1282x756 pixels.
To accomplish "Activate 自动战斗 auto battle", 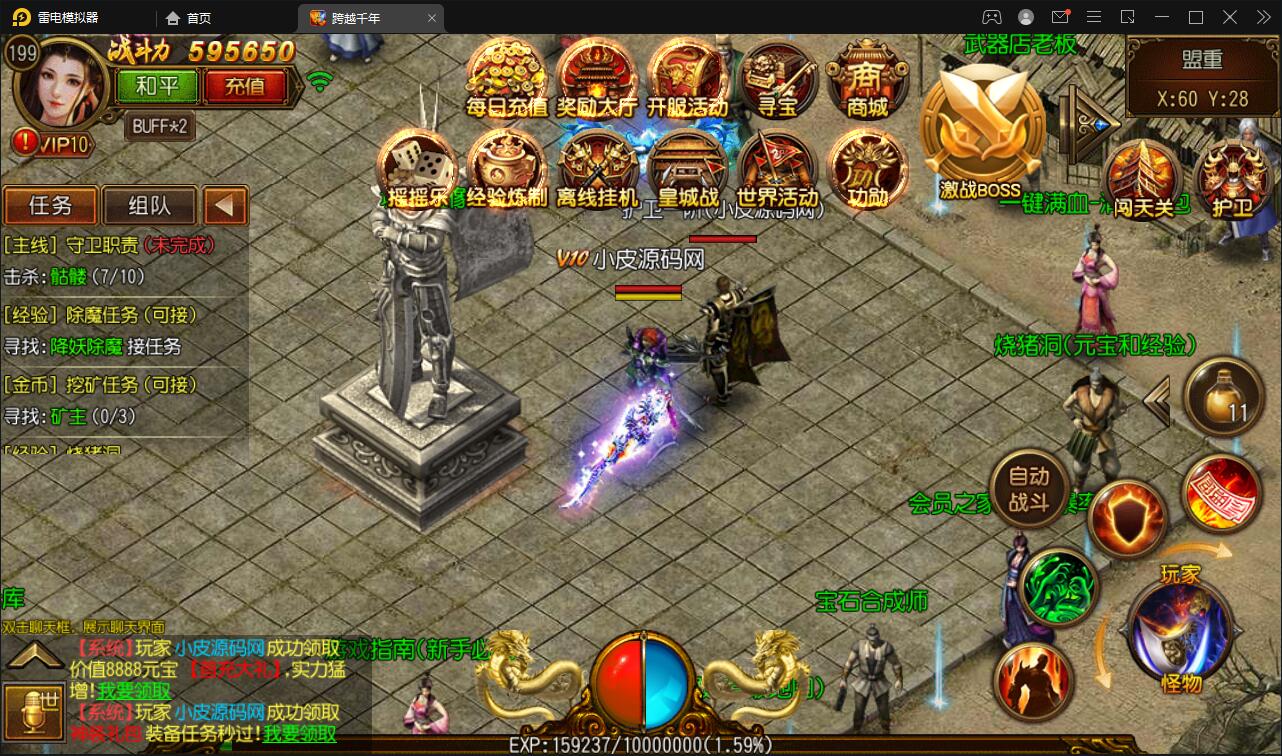I will click(x=1028, y=489).
